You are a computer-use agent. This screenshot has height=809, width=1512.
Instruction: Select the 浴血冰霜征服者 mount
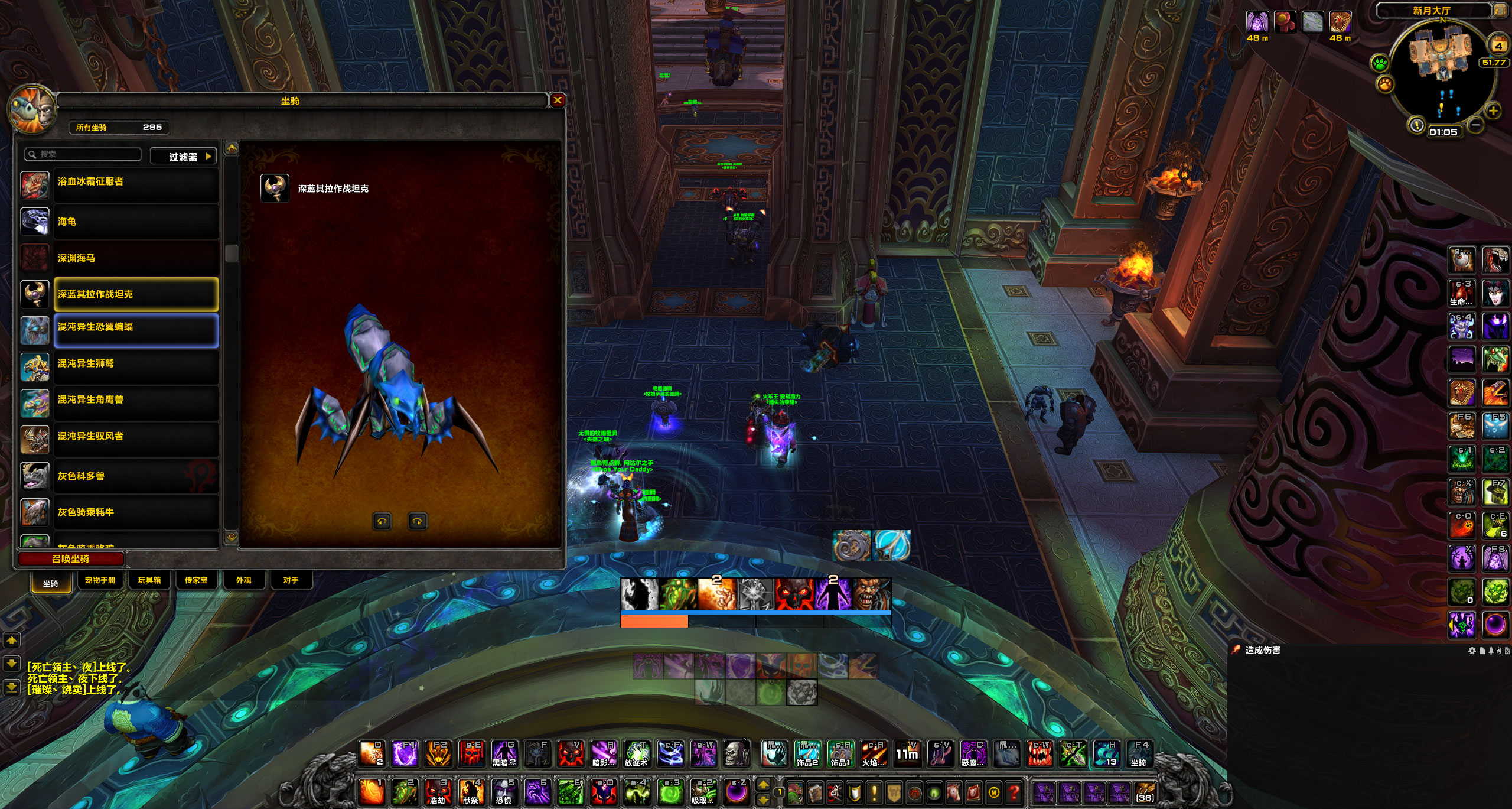(136, 182)
